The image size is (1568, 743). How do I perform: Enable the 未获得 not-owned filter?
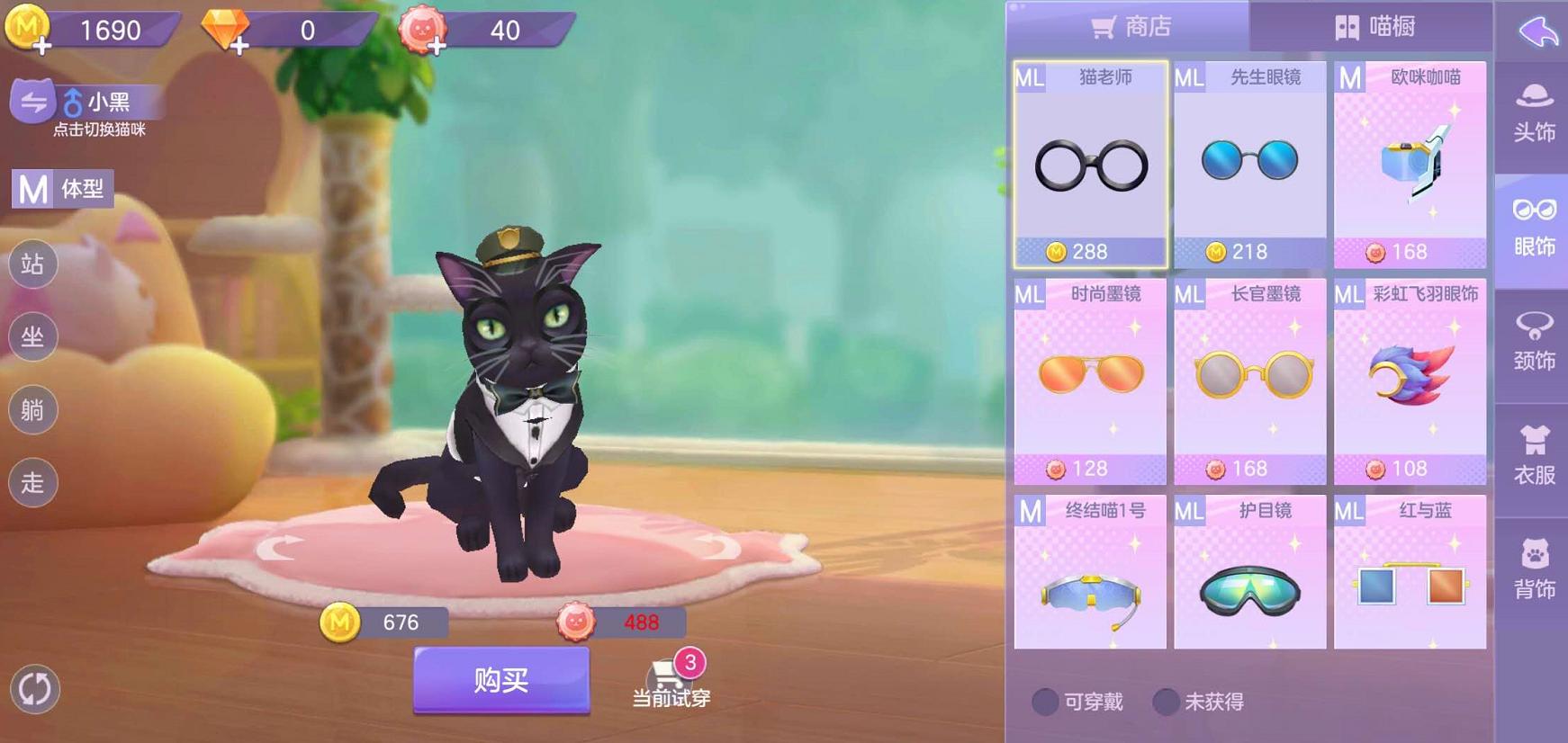tap(1168, 701)
